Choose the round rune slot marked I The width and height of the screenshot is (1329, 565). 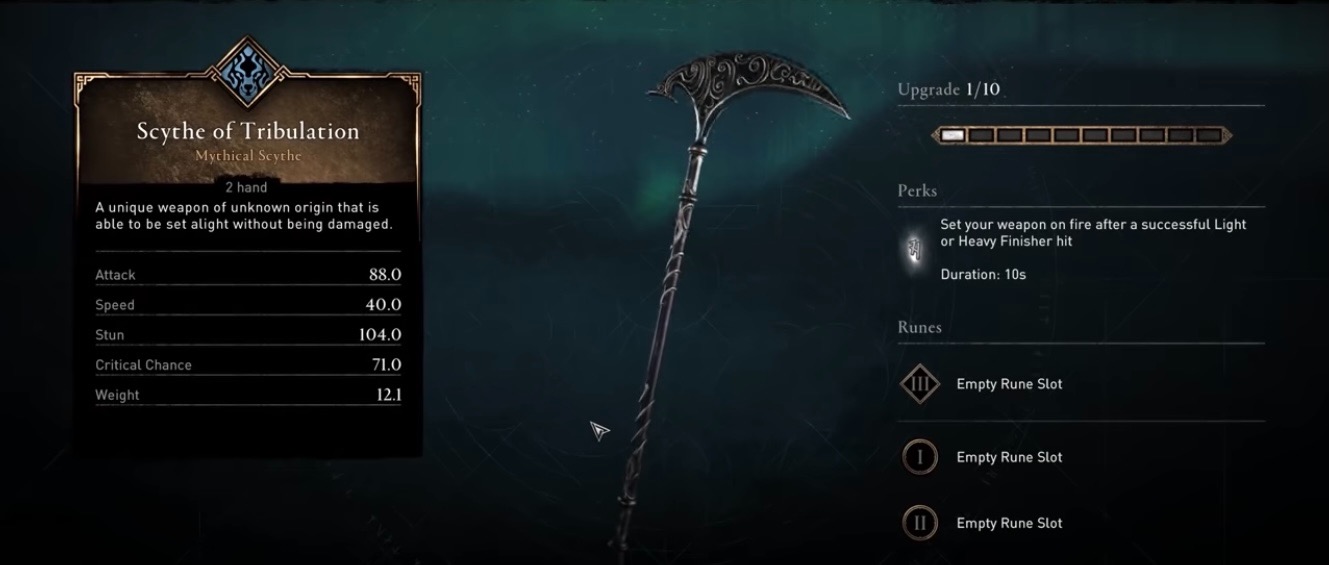click(x=919, y=458)
